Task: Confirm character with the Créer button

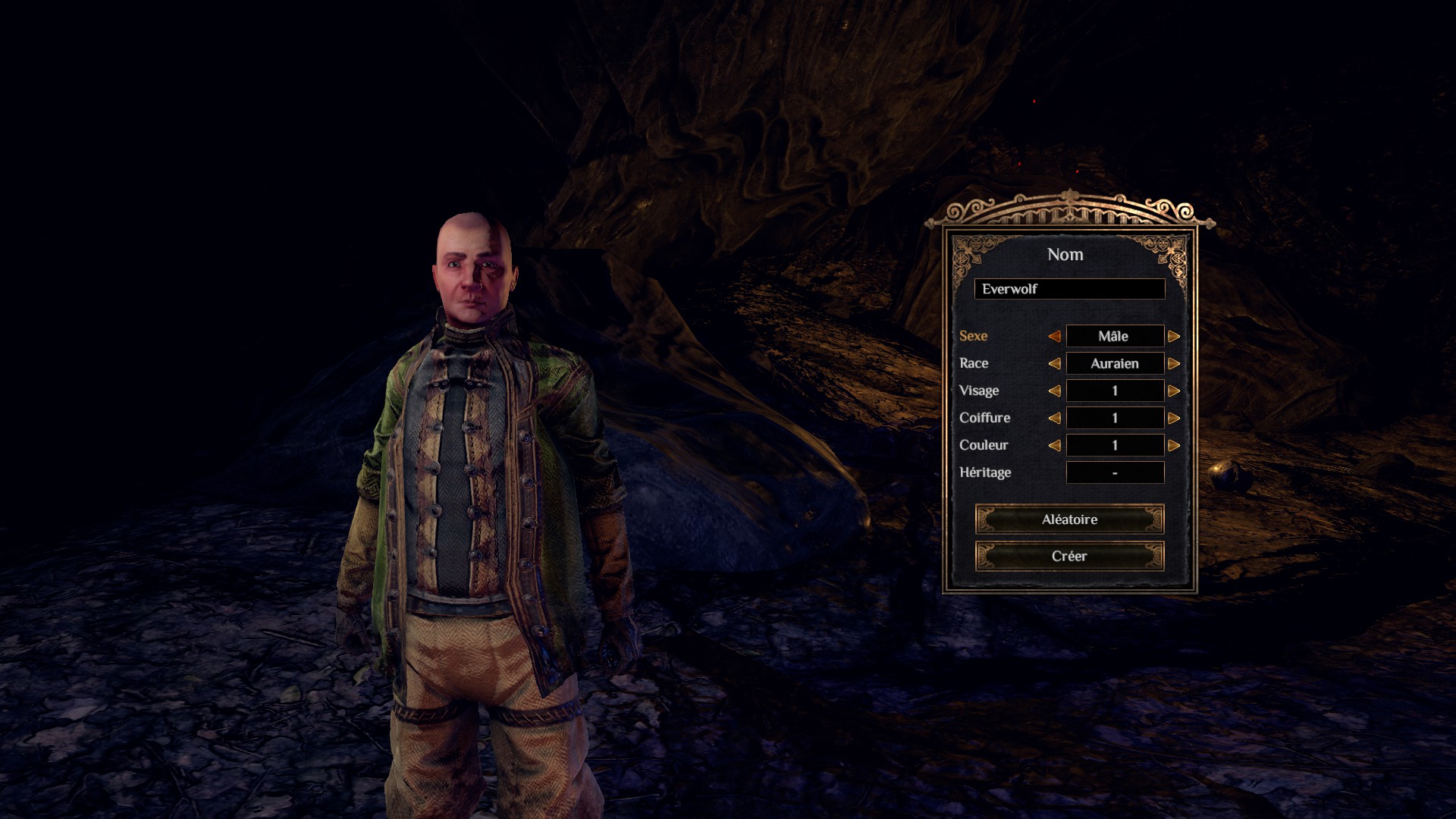Action: [1069, 556]
